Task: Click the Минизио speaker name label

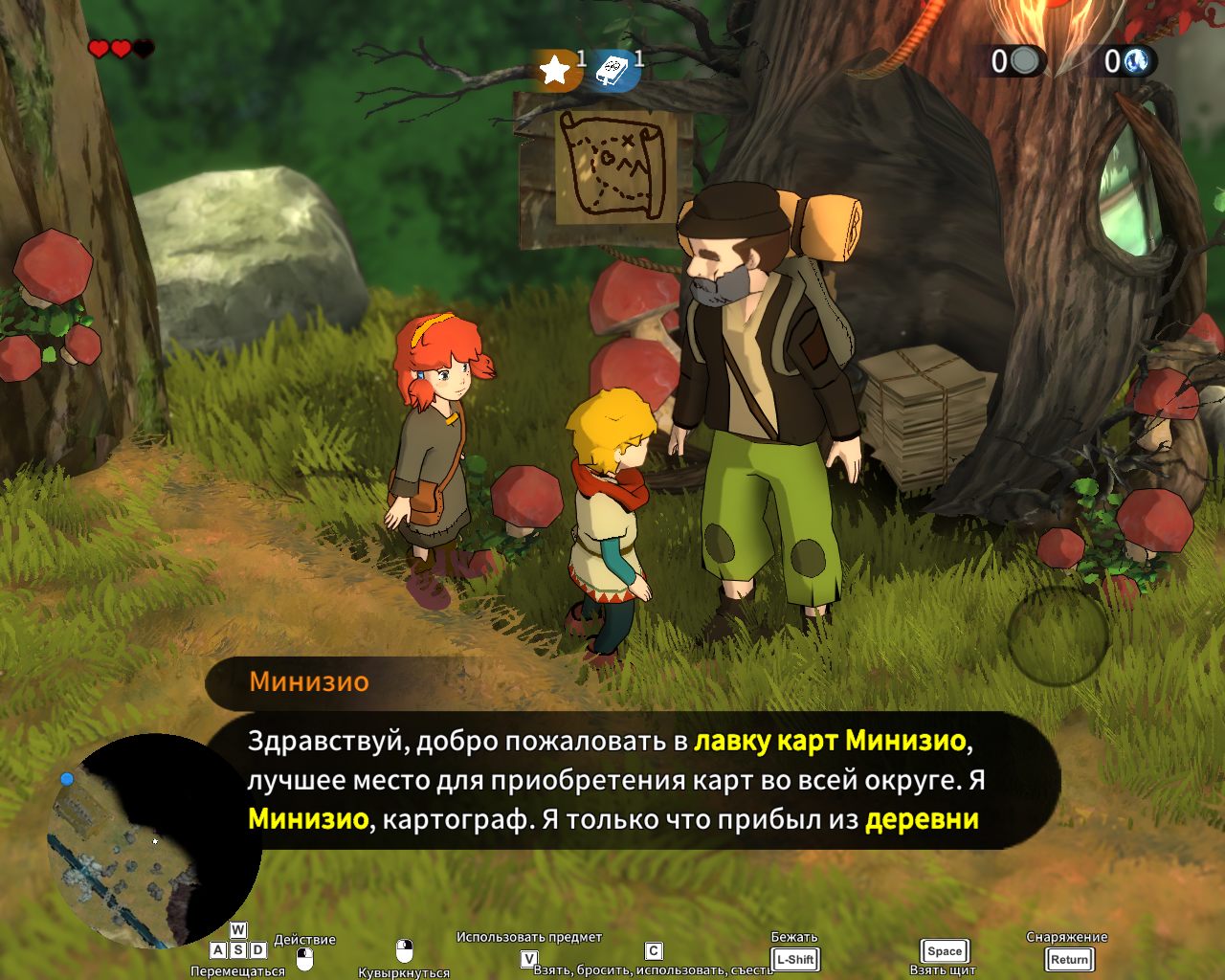Action: [309, 681]
